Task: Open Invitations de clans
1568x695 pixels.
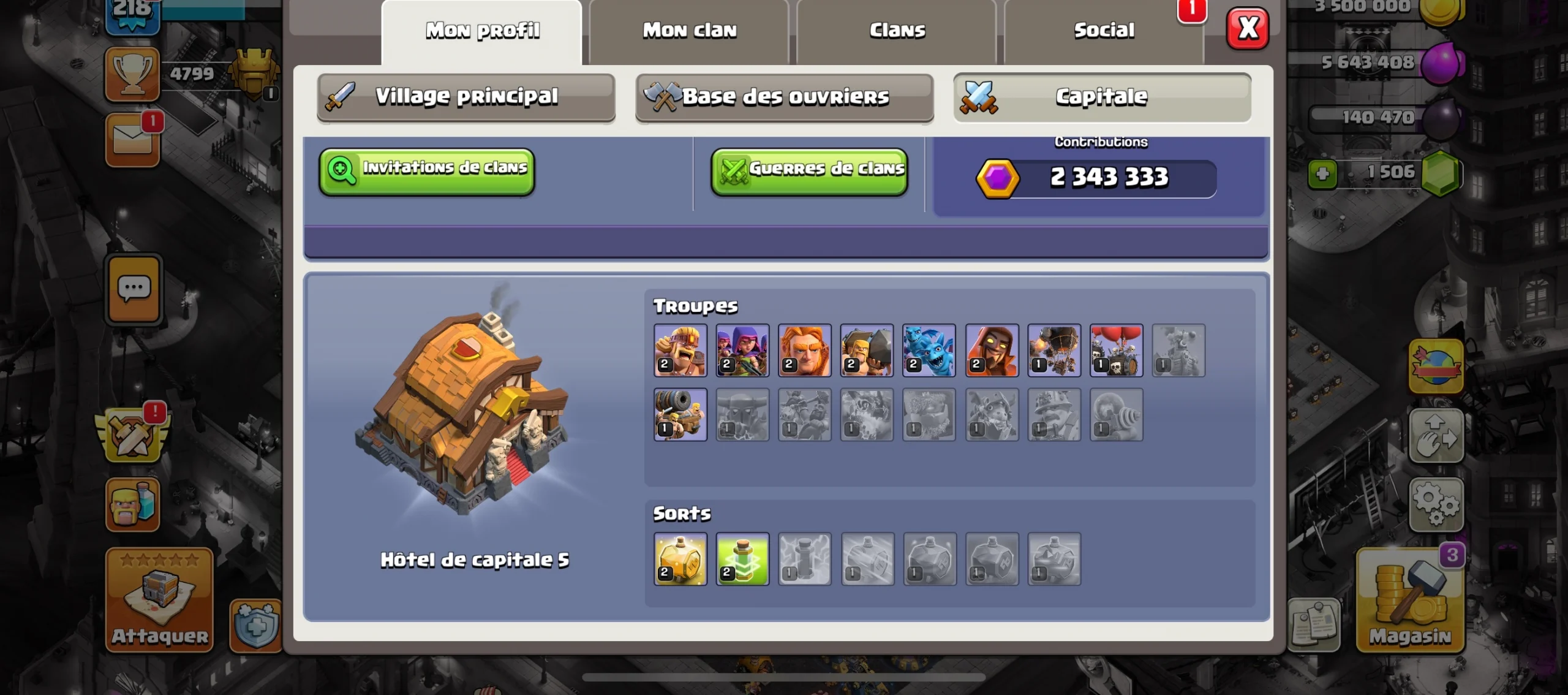Action: tap(427, 171)
